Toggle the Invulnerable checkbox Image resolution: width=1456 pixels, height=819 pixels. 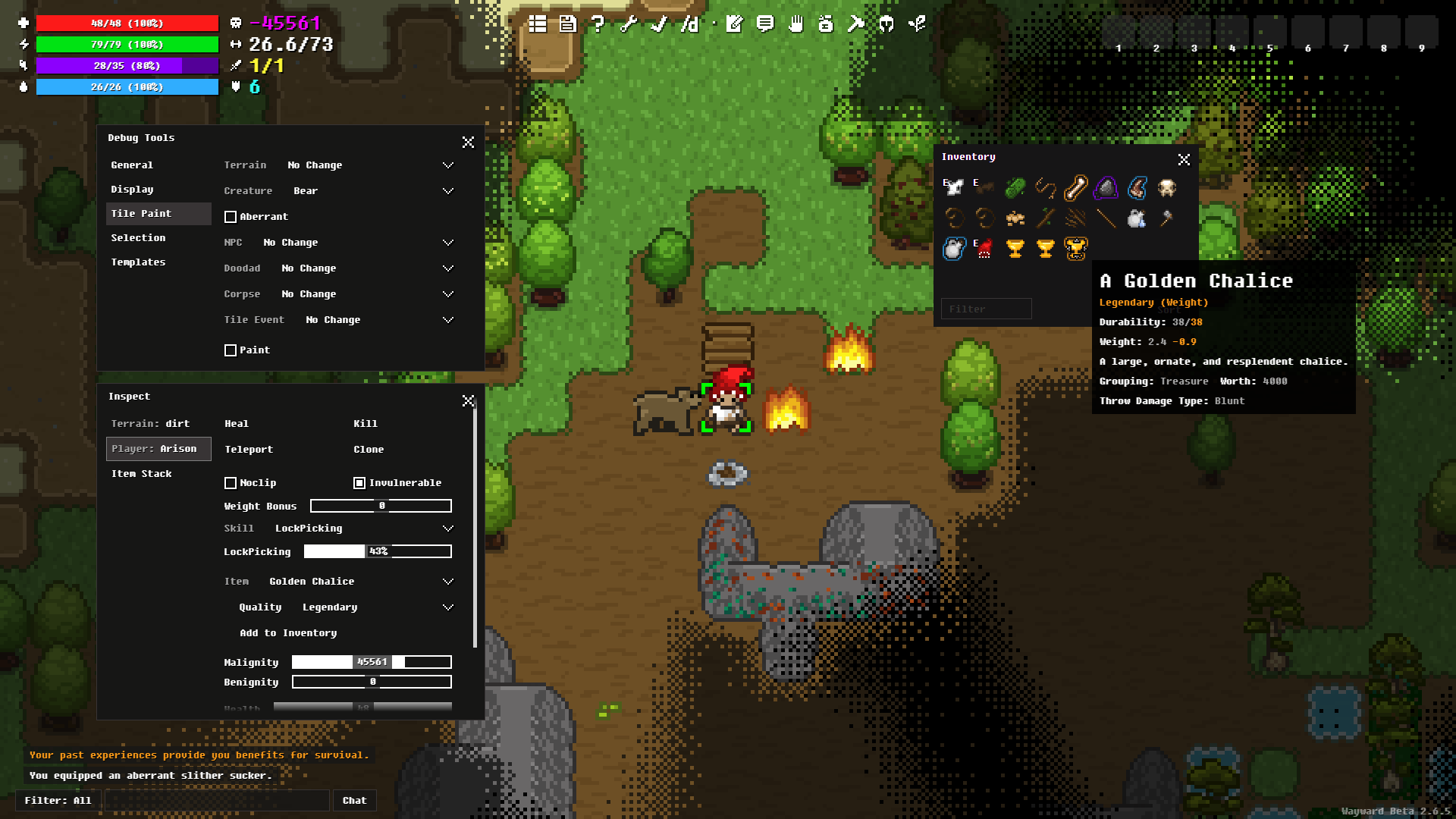point(359,483)
